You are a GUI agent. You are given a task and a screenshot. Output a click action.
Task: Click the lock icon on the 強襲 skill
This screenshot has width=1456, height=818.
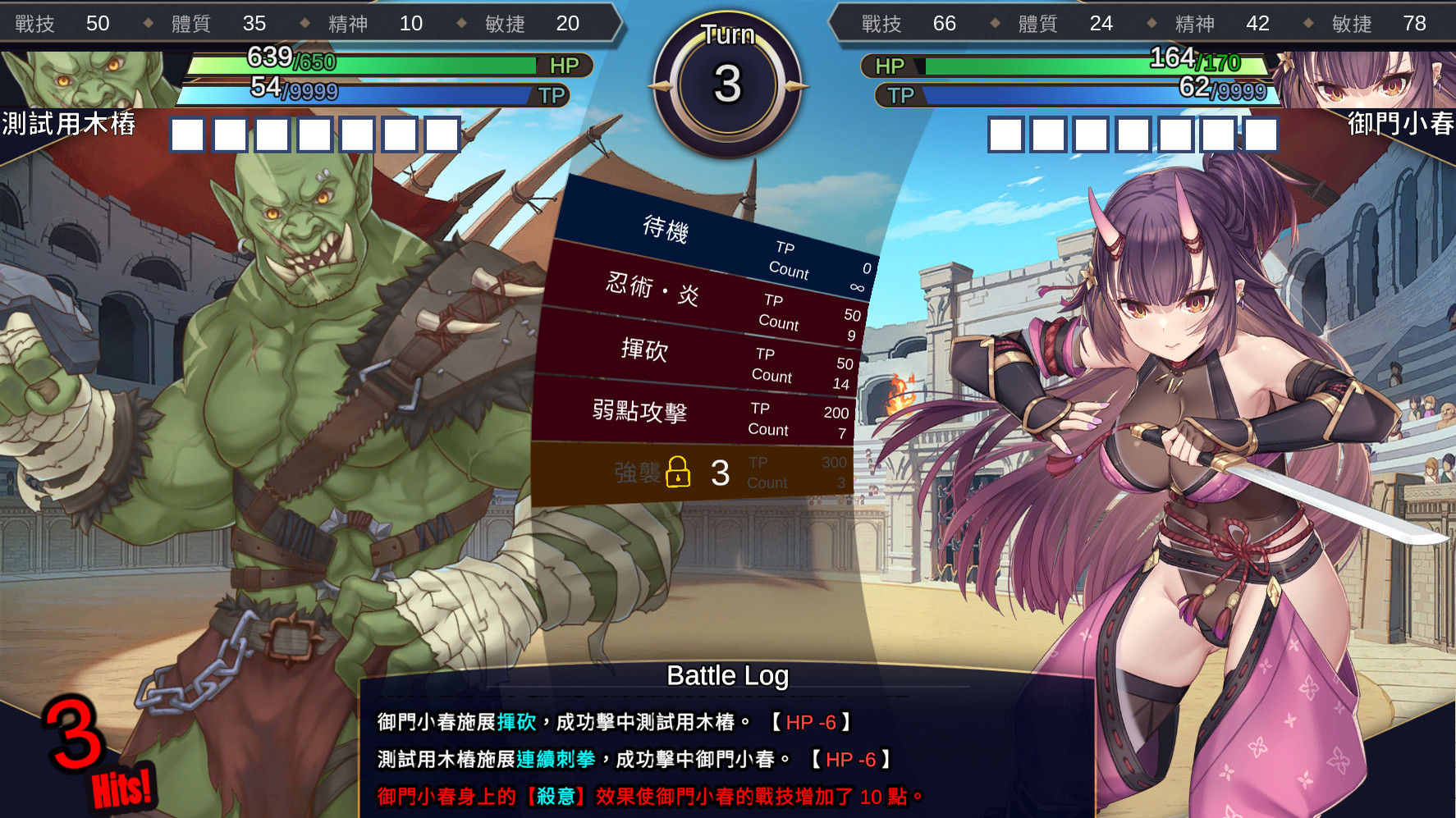click(680, 473)
